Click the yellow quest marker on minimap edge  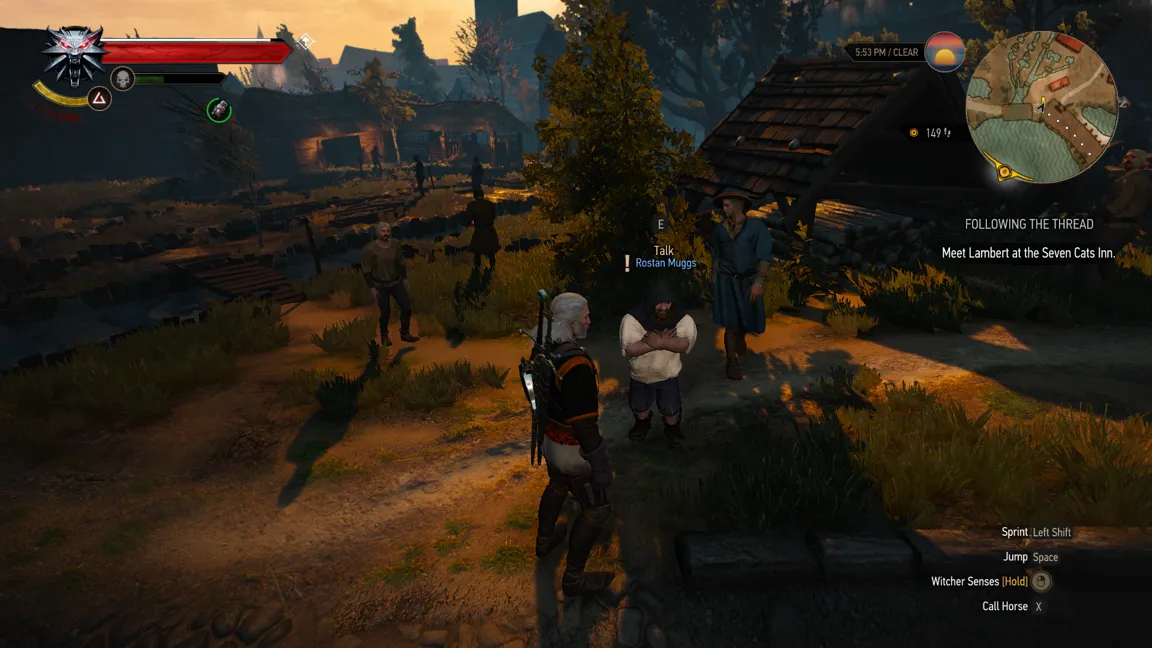[x=1007, y=174]
